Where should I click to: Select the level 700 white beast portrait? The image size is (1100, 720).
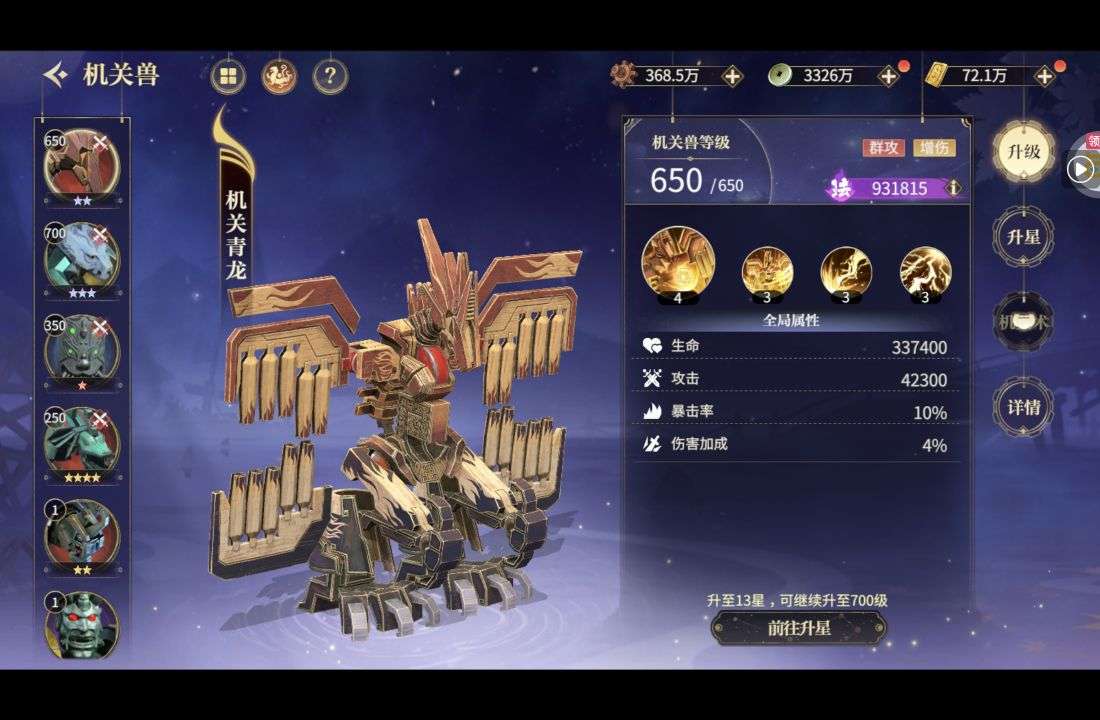coord(81,257)
